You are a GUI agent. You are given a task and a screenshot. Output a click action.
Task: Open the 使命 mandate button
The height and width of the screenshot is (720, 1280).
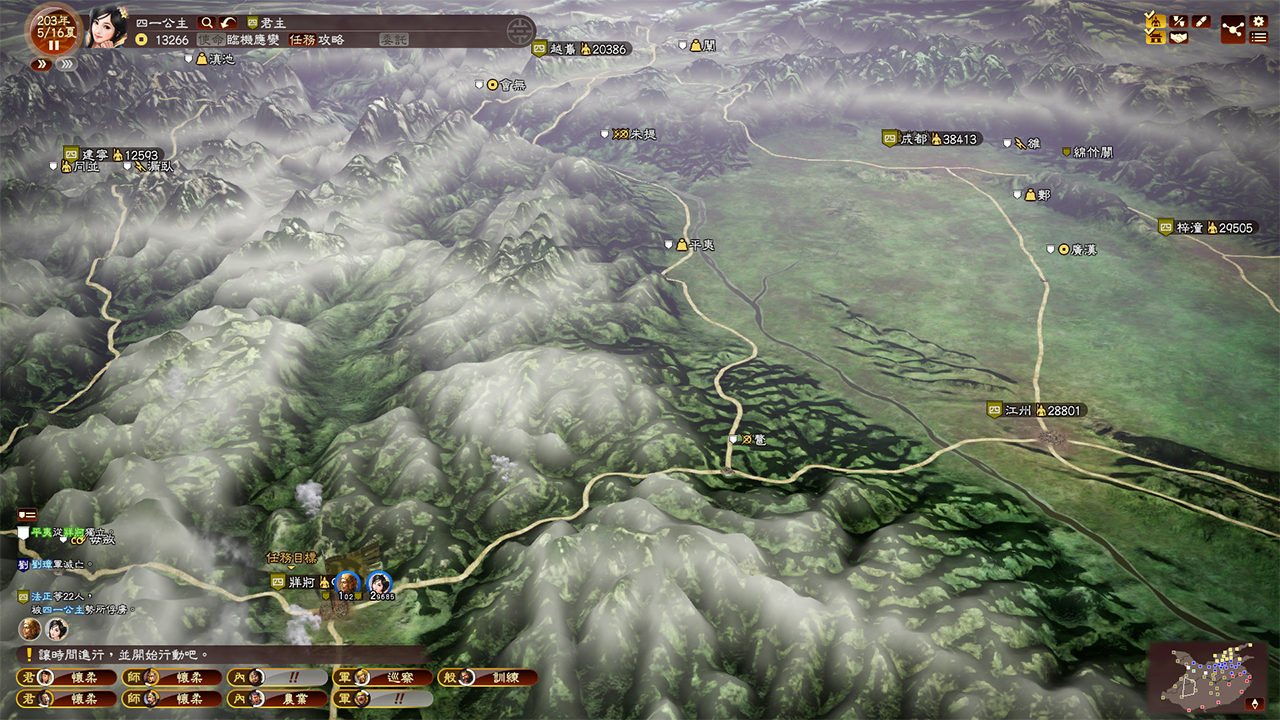point(210,40)
